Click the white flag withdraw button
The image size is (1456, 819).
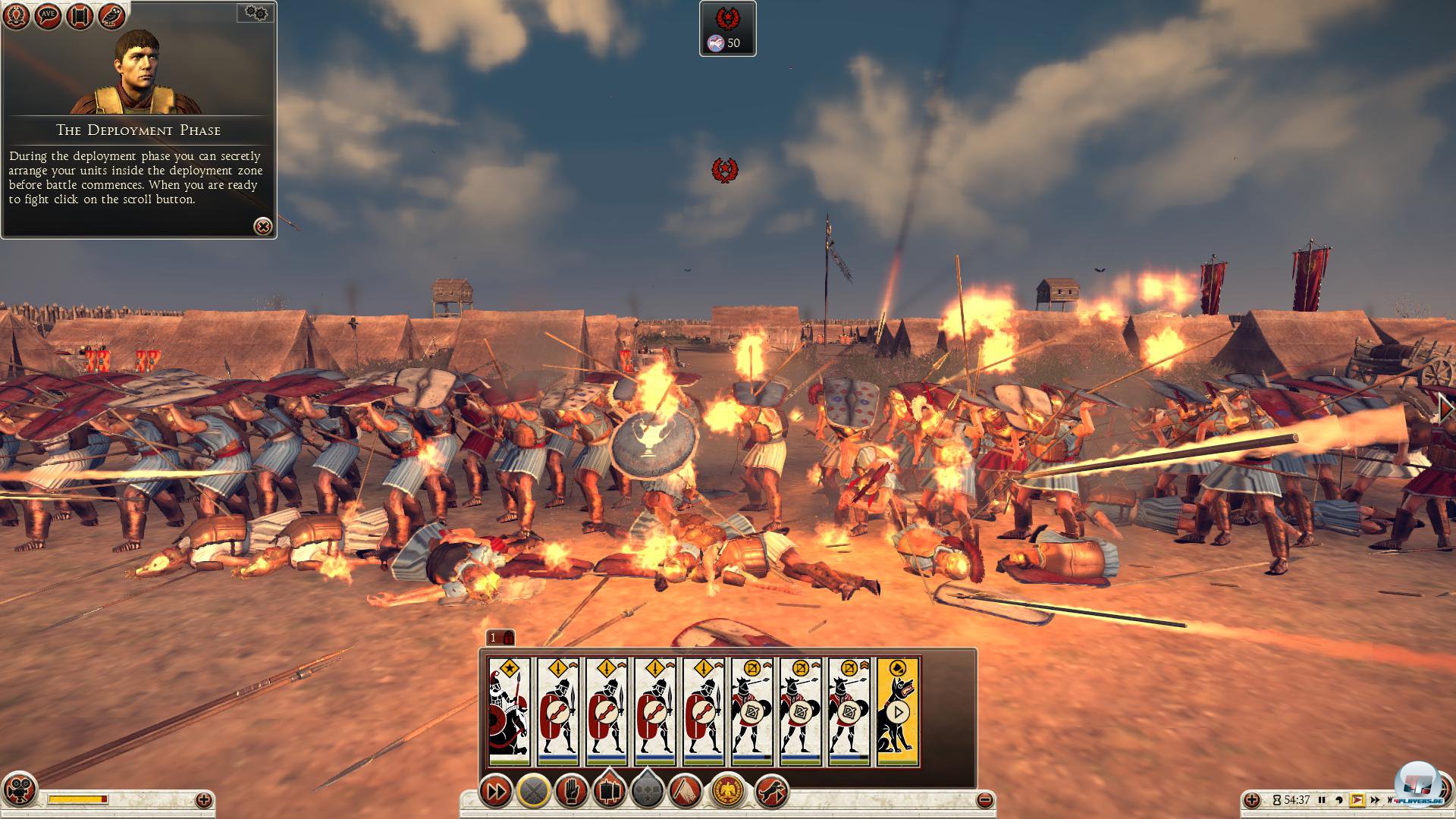point(685,792)
